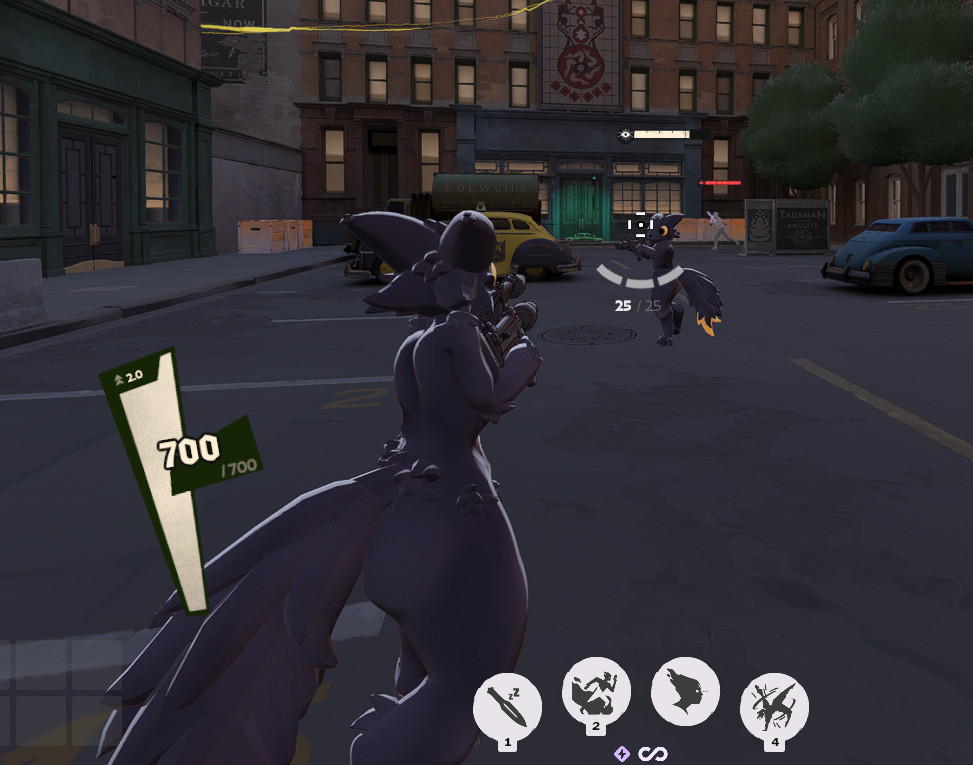Select the infinity loop icon
The height and width of the screenshot is (765, 973).
point(654,754)
